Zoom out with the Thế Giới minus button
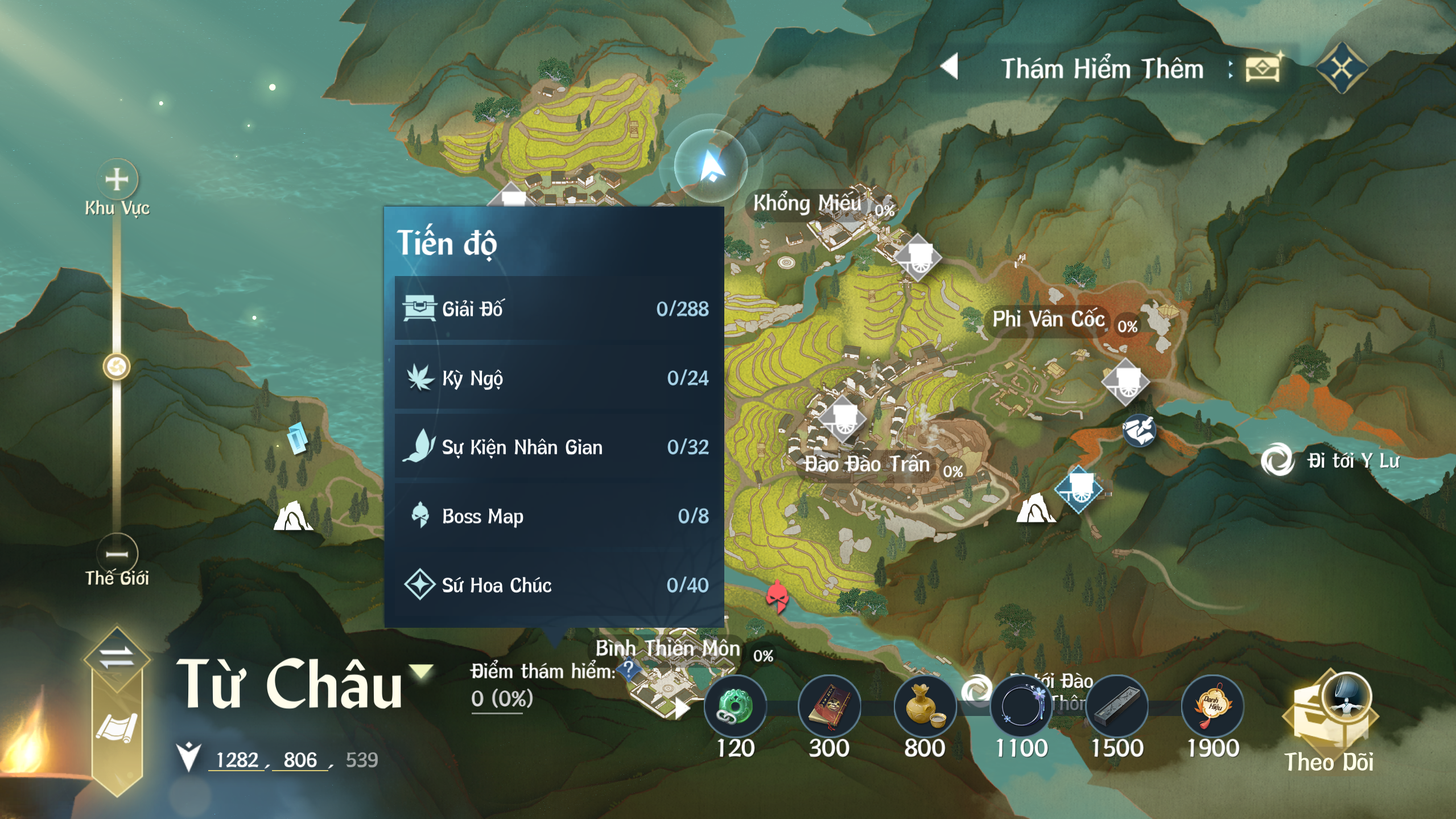The width and height of the screenshot is (1456, 819). (117, 553)
